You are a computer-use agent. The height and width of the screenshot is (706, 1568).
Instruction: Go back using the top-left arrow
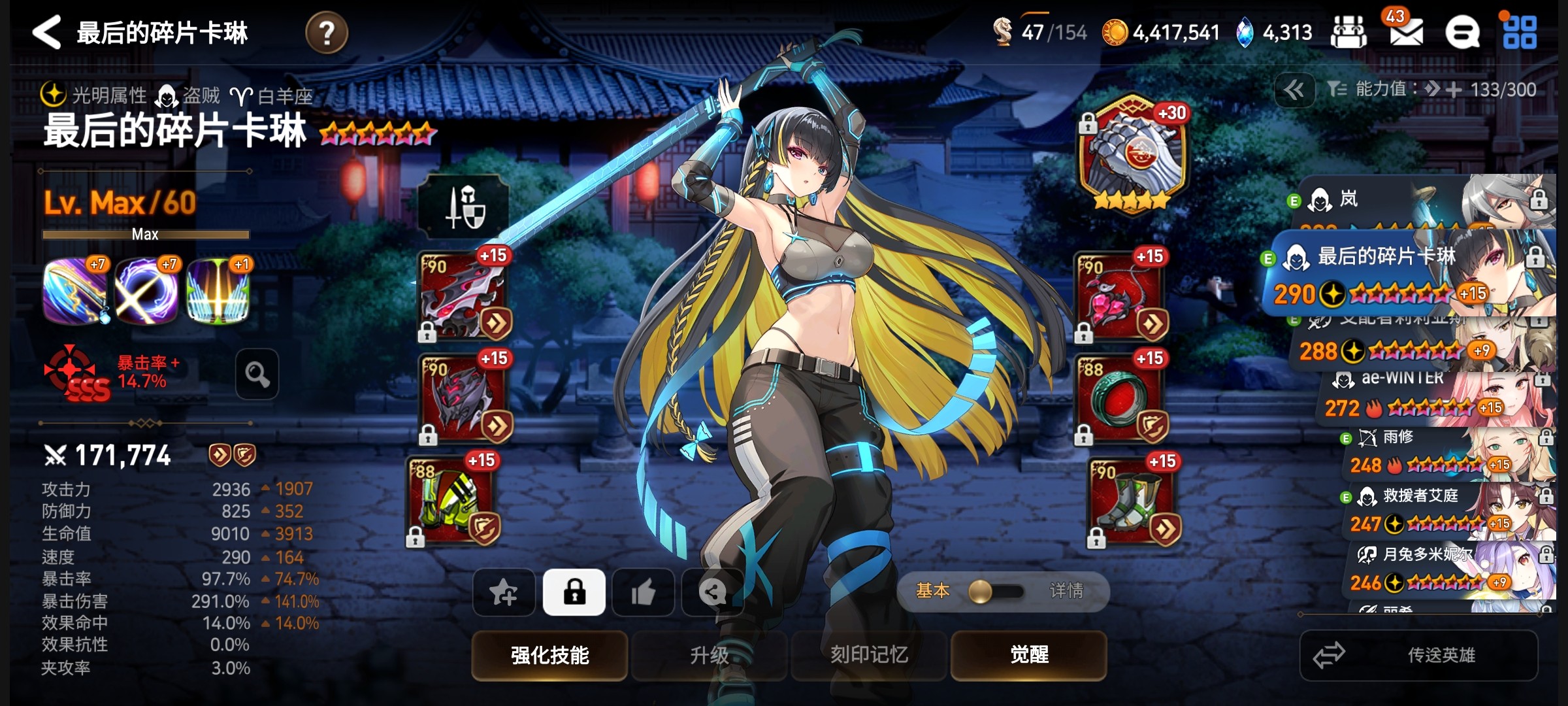pos(46,32)
